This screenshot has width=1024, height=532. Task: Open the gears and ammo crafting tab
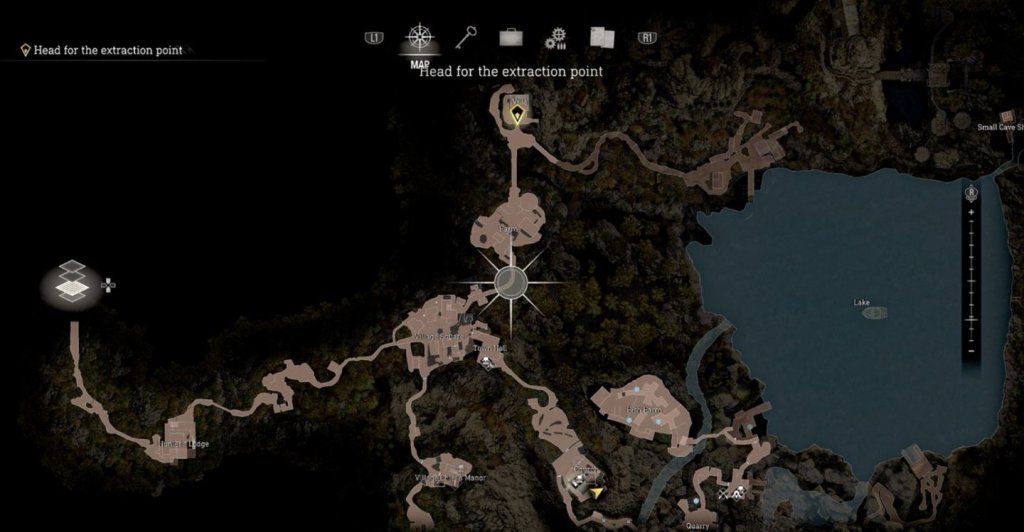(556, 38)
